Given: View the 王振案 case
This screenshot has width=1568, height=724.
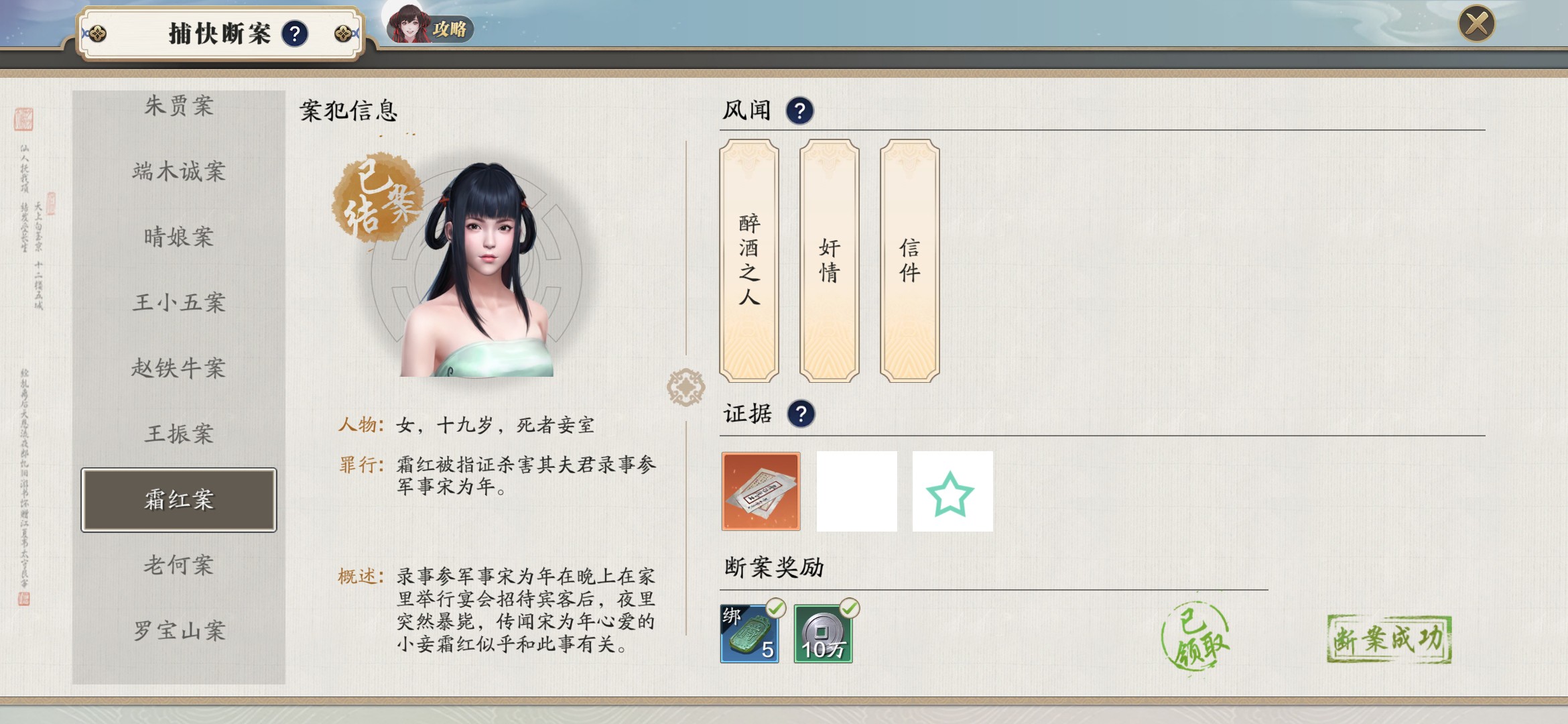Looking at the screenshot, I should tap(179, 434).
